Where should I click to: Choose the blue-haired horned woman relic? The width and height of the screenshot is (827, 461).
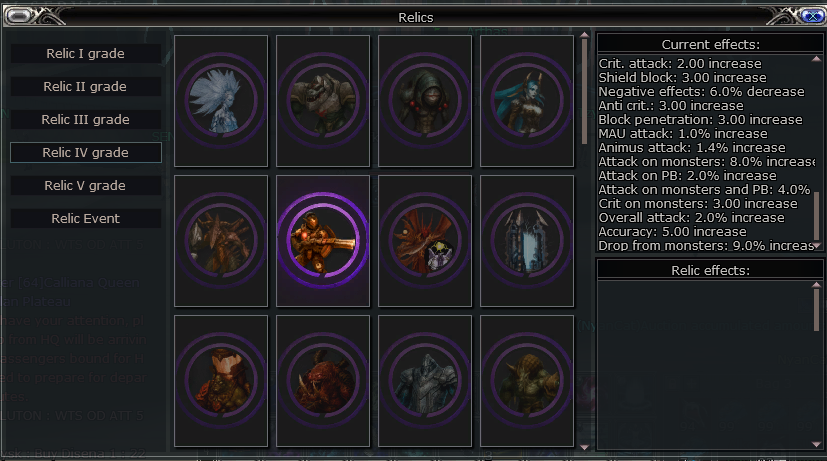coord(527,100)
